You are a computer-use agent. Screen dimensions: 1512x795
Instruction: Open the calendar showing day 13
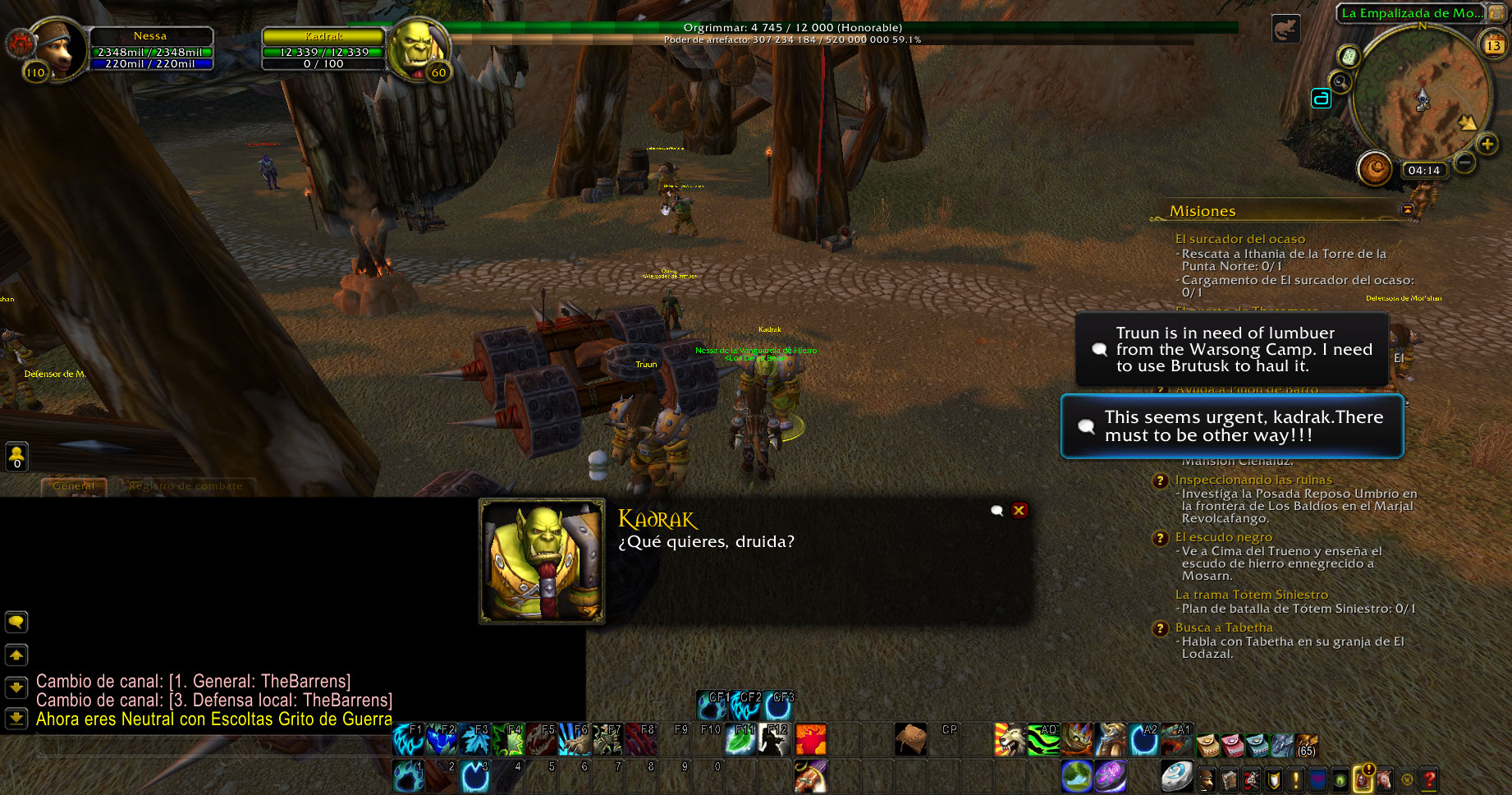click(1493, 45)
